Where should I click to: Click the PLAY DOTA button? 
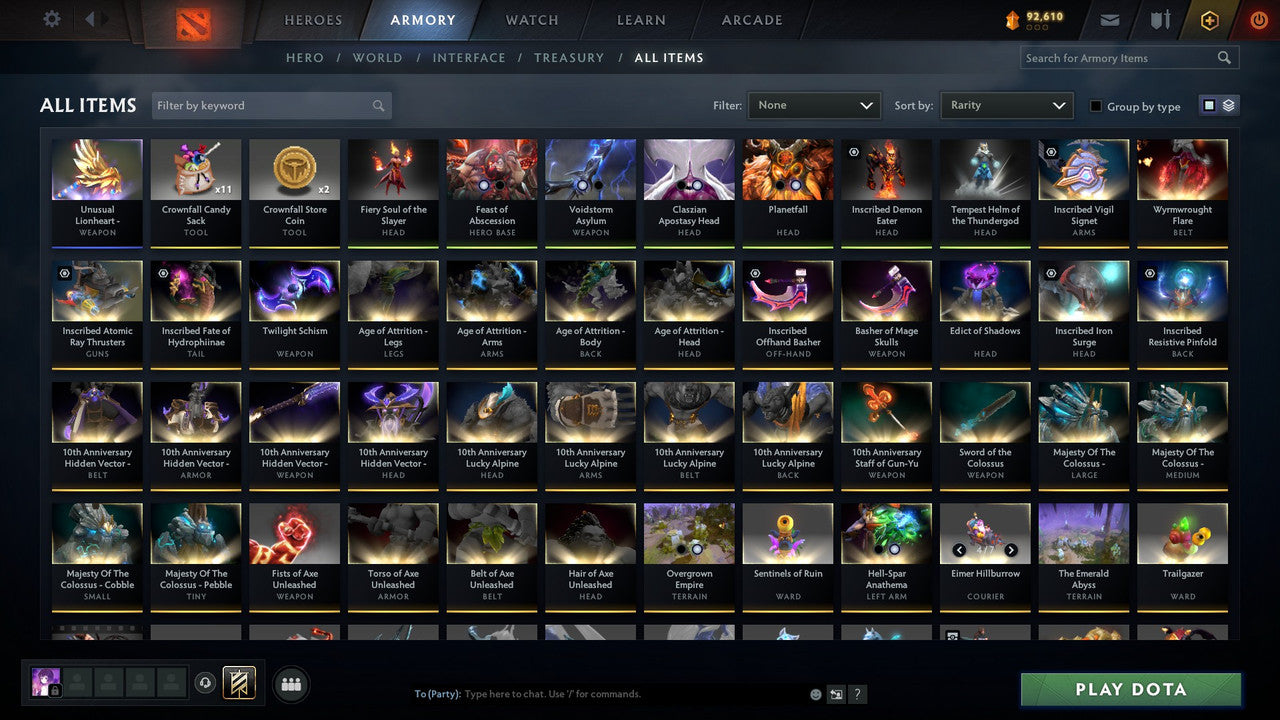(1131, 689)
